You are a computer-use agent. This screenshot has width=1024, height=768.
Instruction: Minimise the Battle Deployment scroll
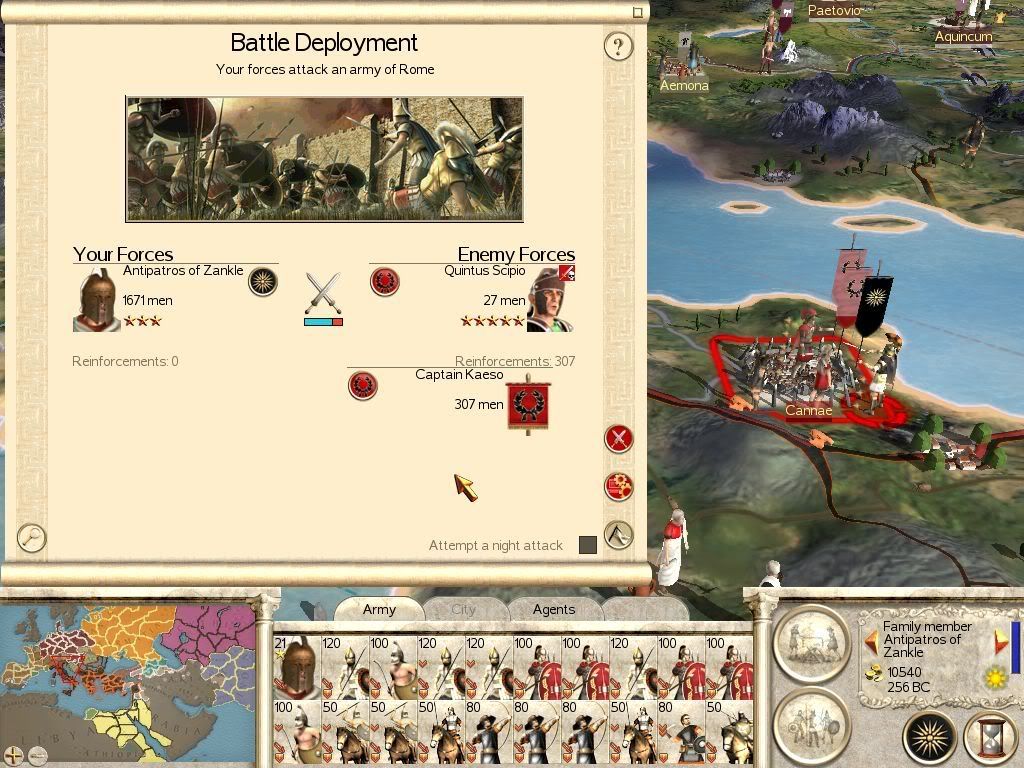(638, 13)
